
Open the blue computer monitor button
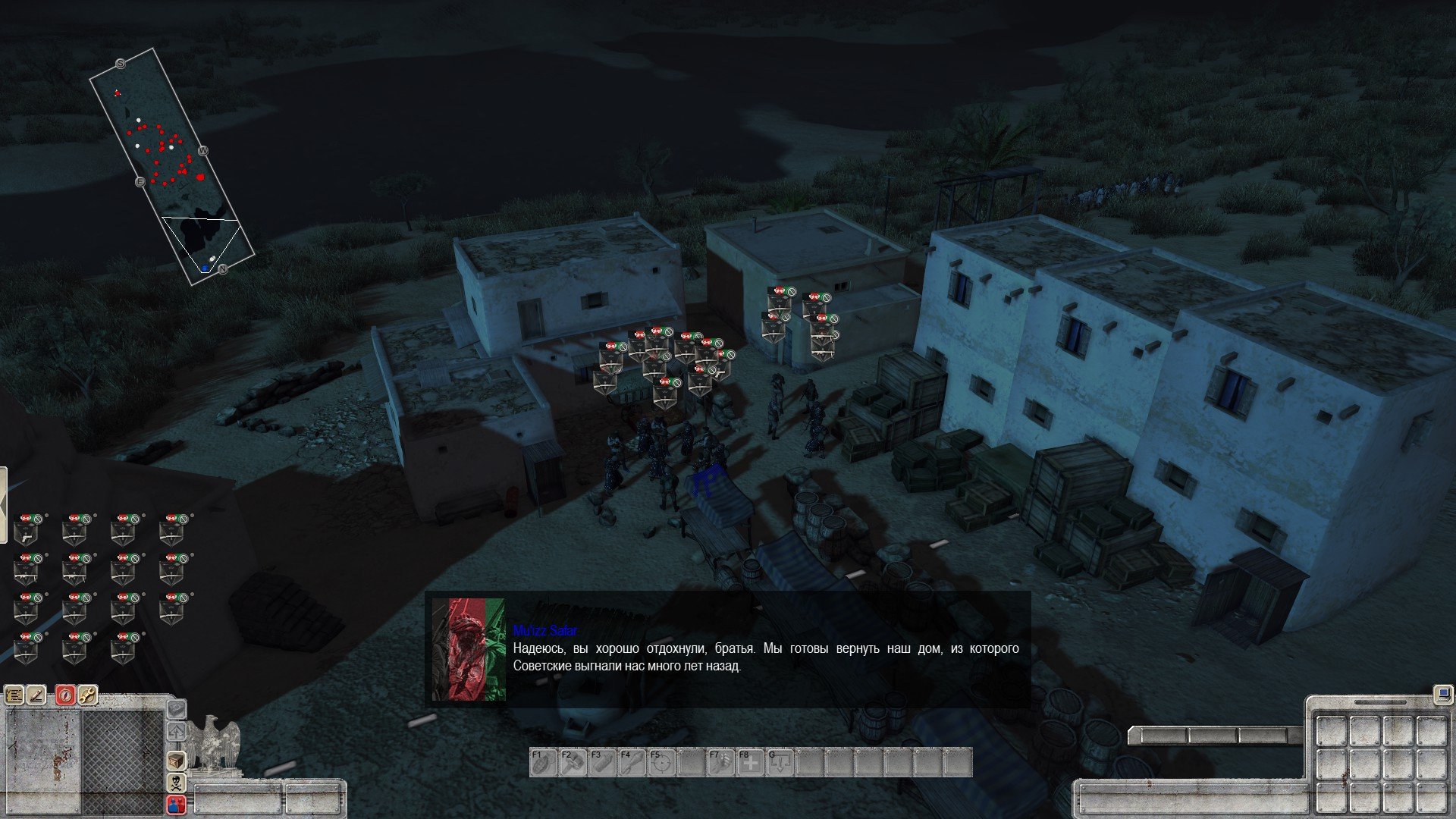pos(1442,693)
